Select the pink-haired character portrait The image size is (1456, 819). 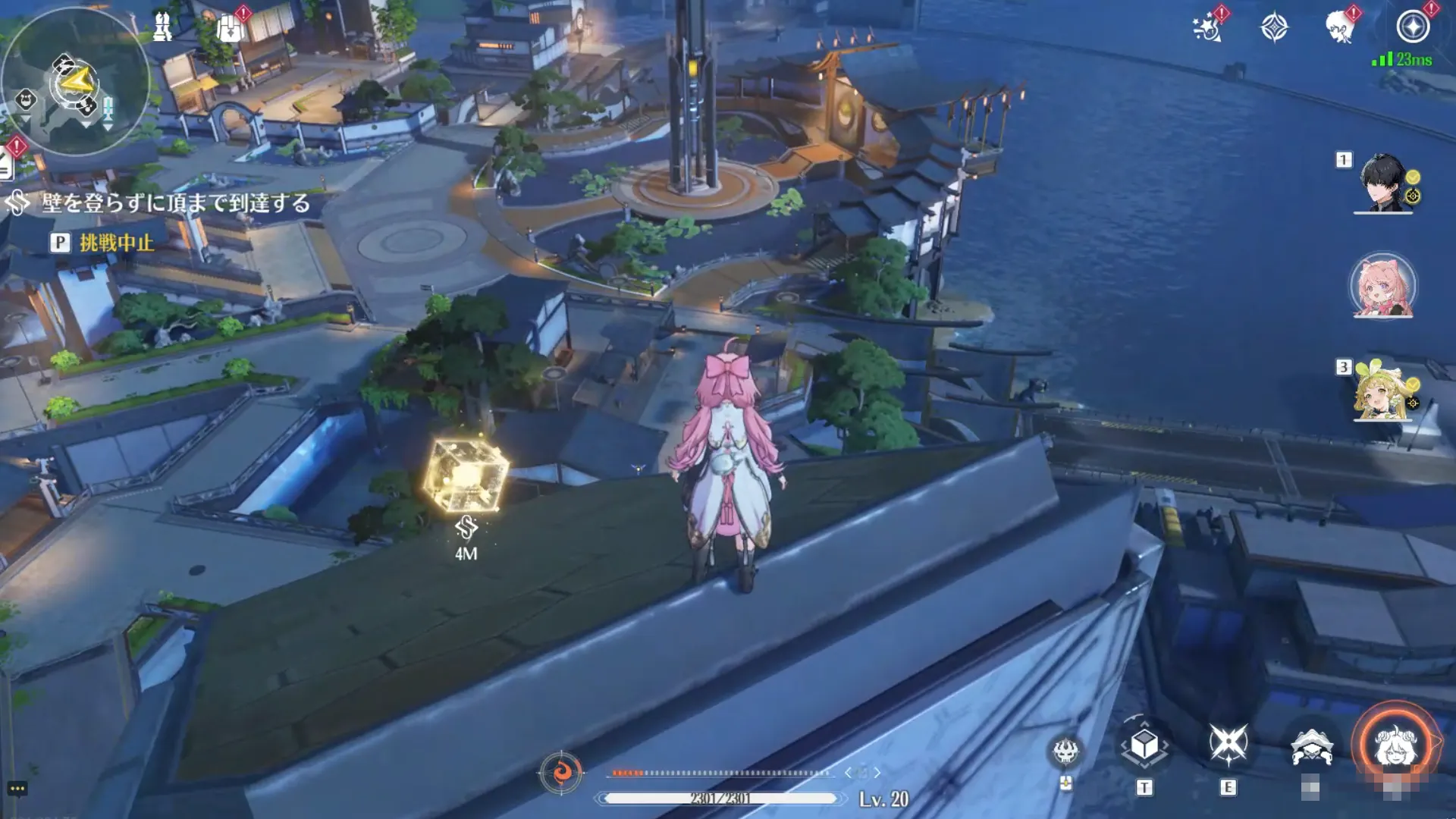pyautogui.click(x=1382, y=287)
